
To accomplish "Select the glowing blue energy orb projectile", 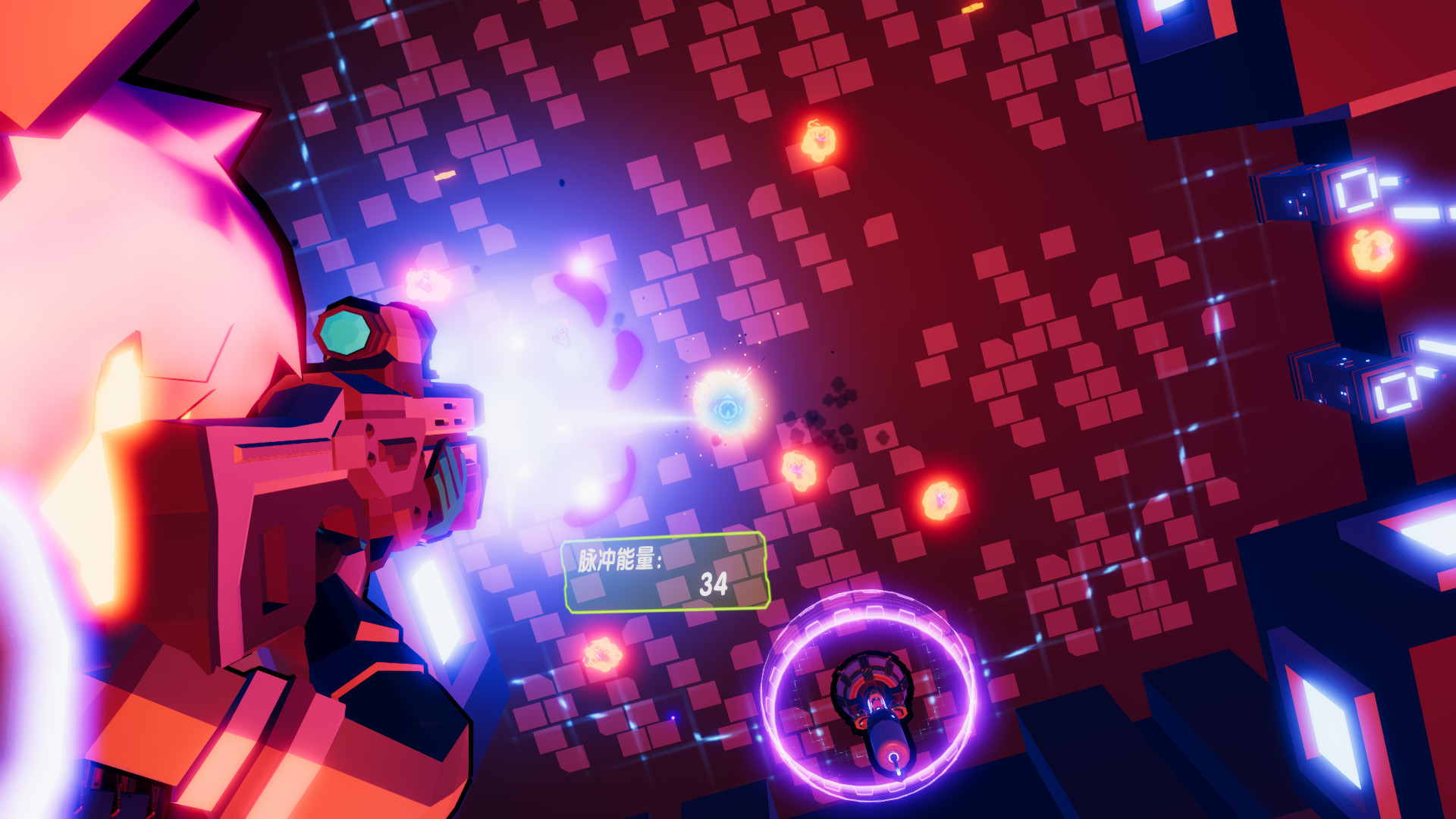I will point(729,409).
